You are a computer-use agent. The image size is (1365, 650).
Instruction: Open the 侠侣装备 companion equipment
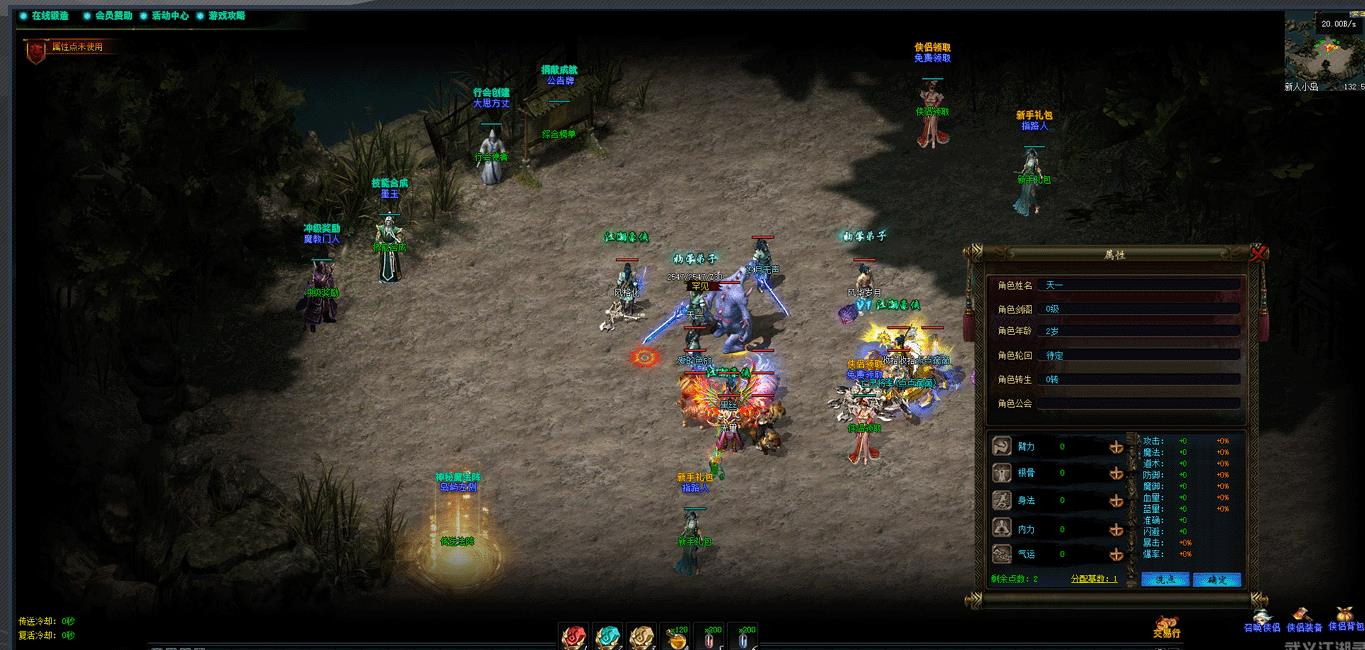(1303, 620)
